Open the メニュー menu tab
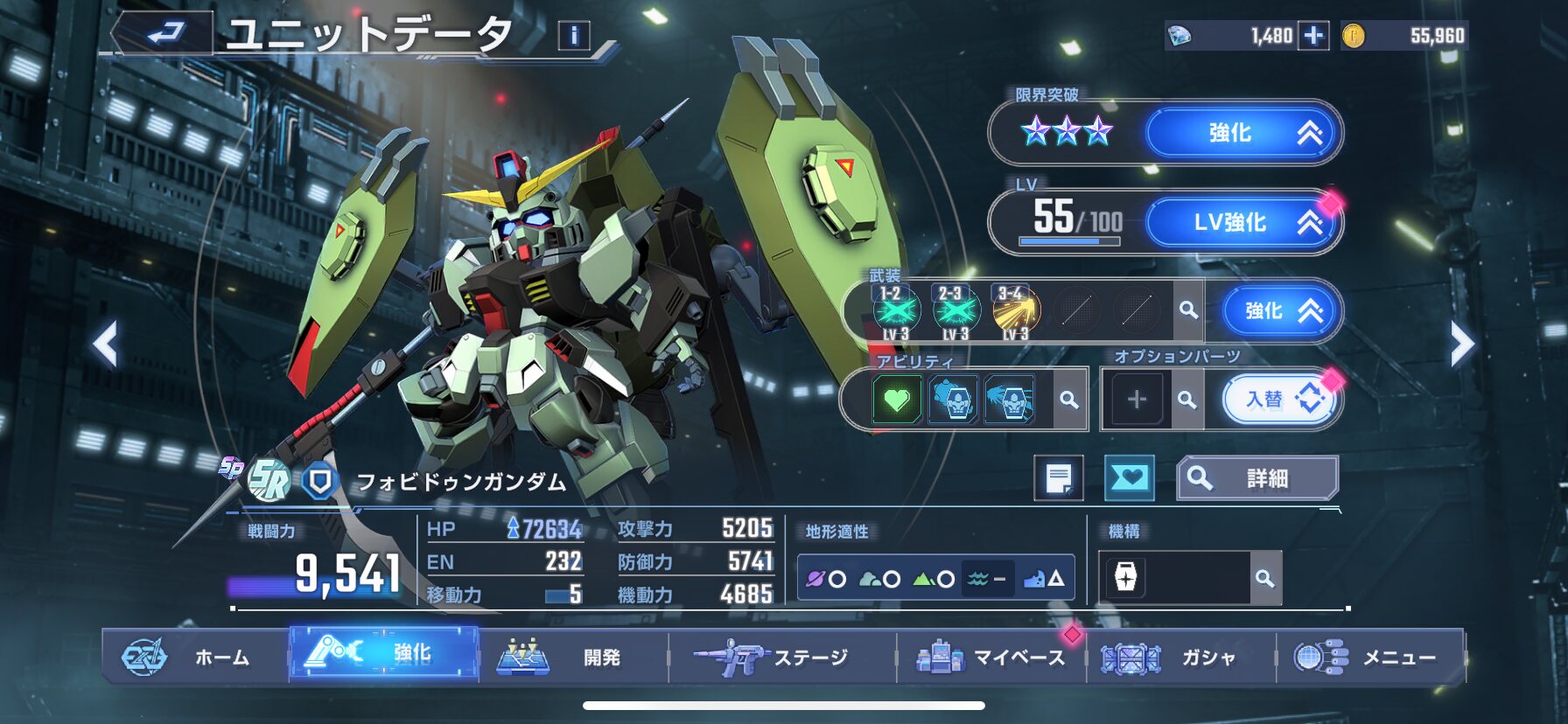This screenshot has height=724, width=1568. (1370, 657)
